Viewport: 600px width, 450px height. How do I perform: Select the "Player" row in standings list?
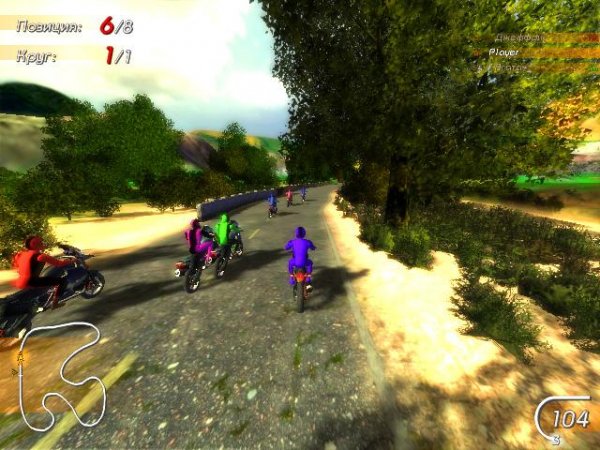click(x=534, y=52)
